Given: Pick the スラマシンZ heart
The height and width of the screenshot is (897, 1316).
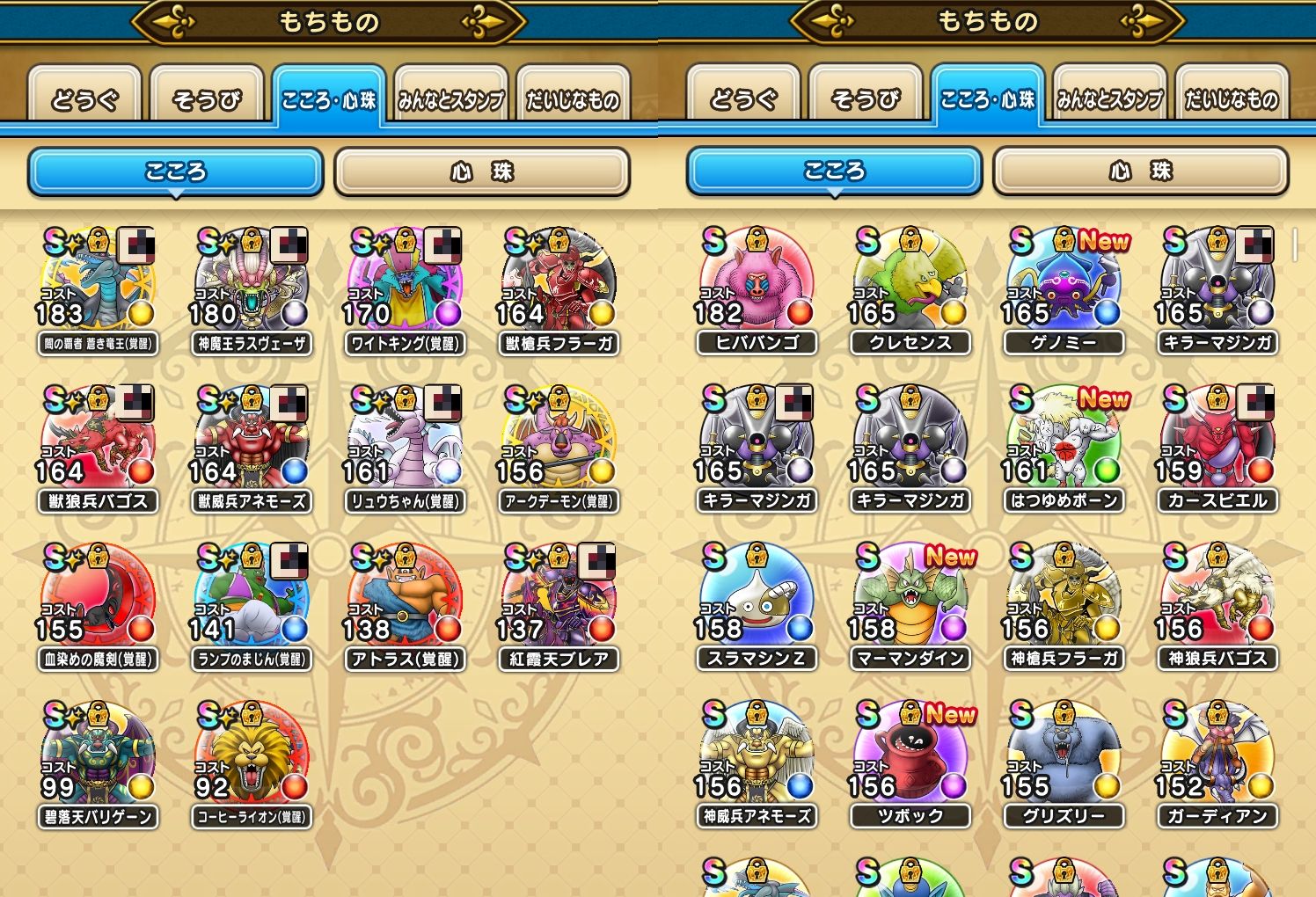Looking at the screenshot, I should [757, 598].
